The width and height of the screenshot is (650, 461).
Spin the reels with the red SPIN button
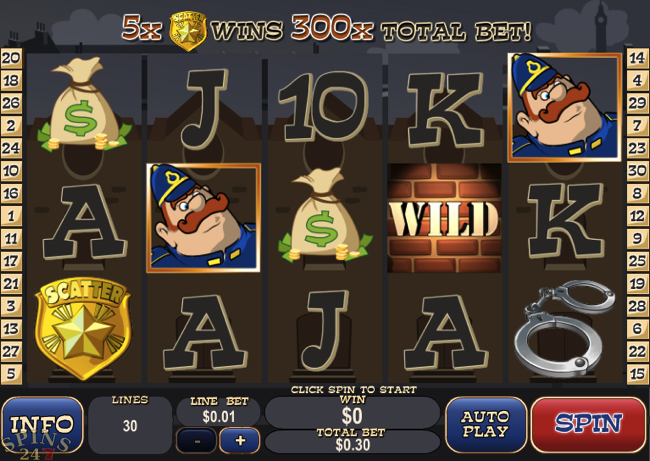coord(588,424)
